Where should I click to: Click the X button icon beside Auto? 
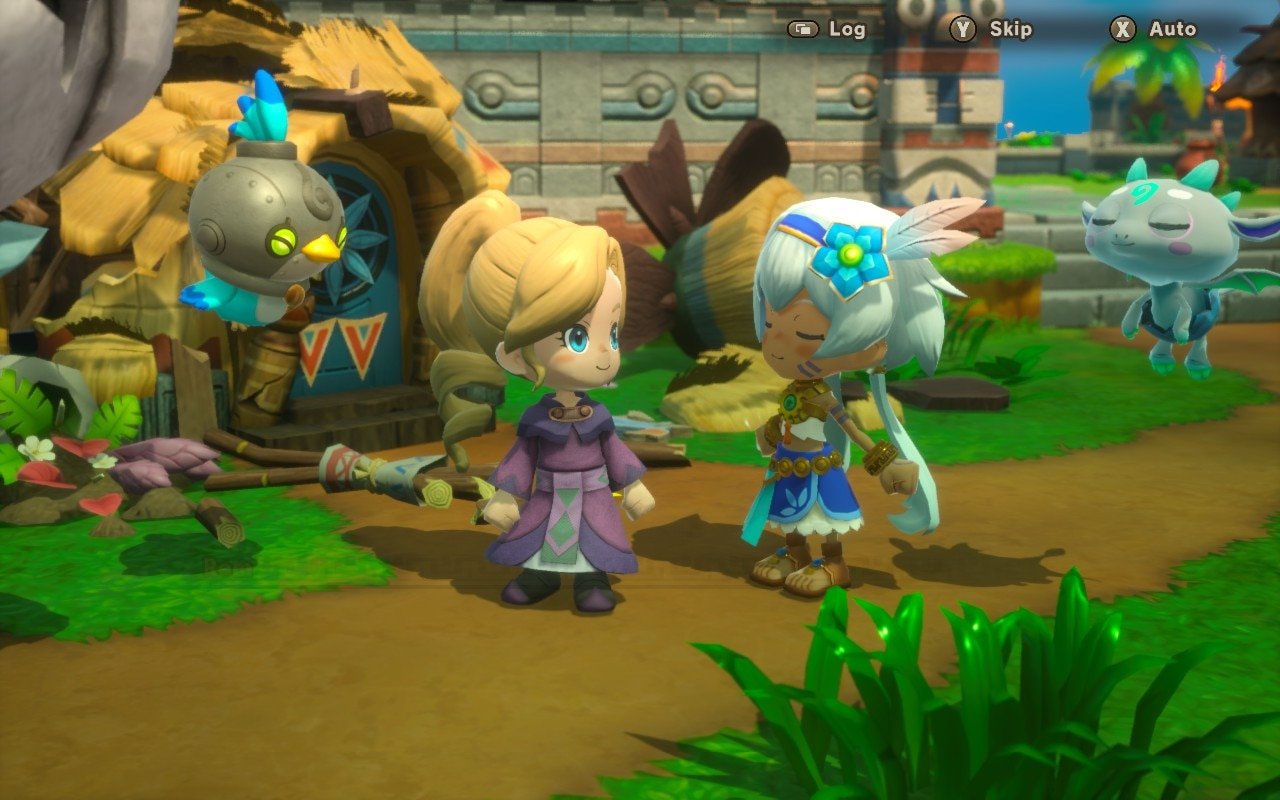pyautogui.click(x=1121, y=29)
